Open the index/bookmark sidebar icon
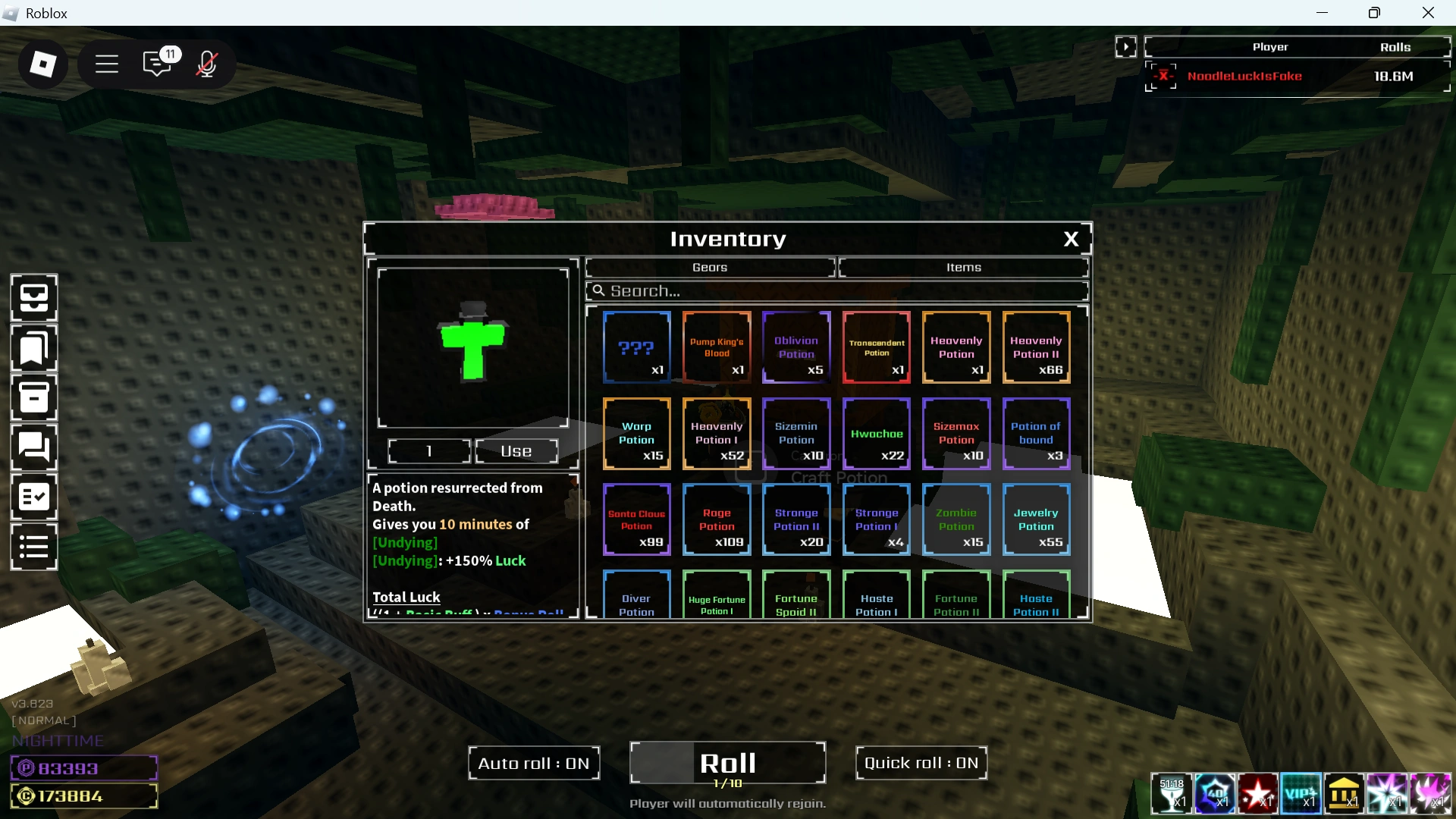The image size is (1456, 819). (x=33, y=348)
